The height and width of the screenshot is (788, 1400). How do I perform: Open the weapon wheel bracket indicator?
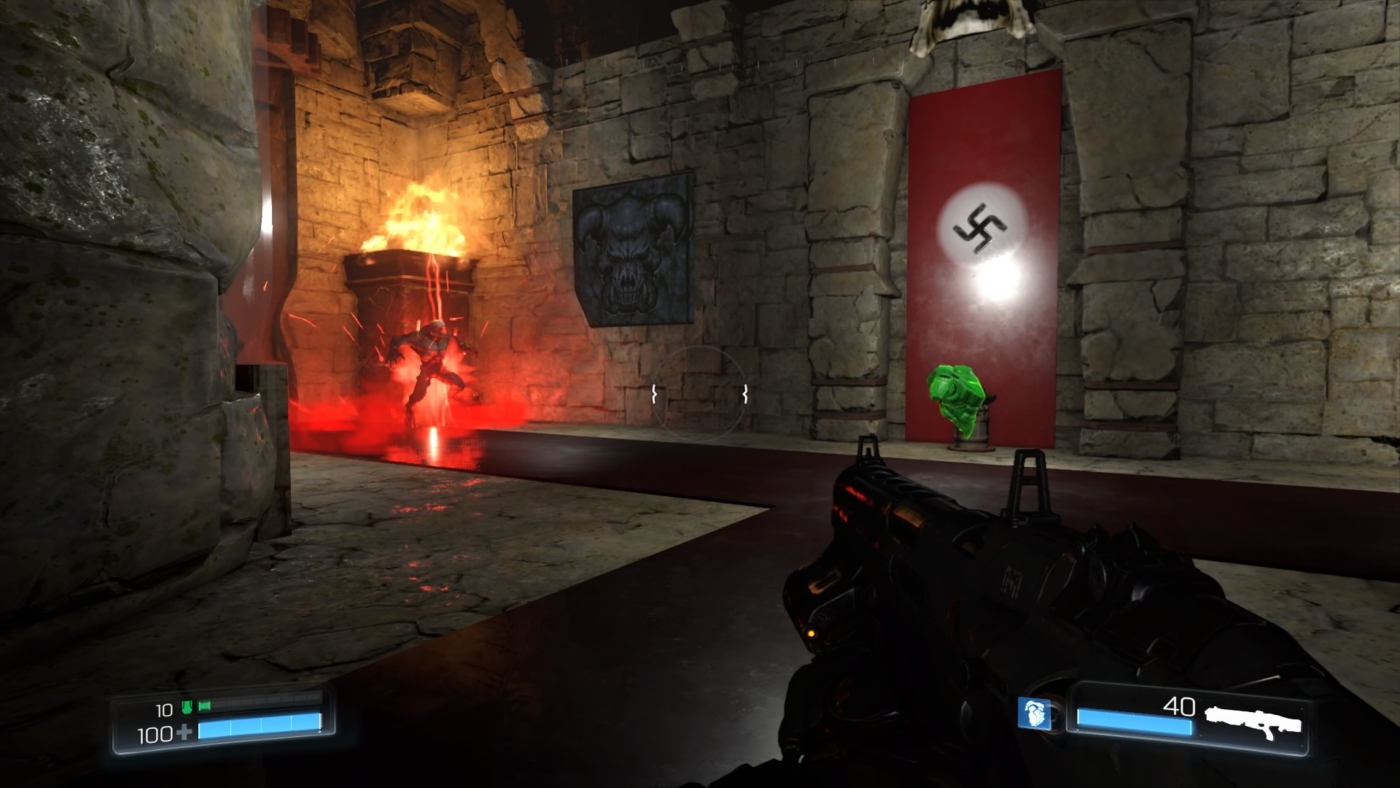(x=700, y=394)
